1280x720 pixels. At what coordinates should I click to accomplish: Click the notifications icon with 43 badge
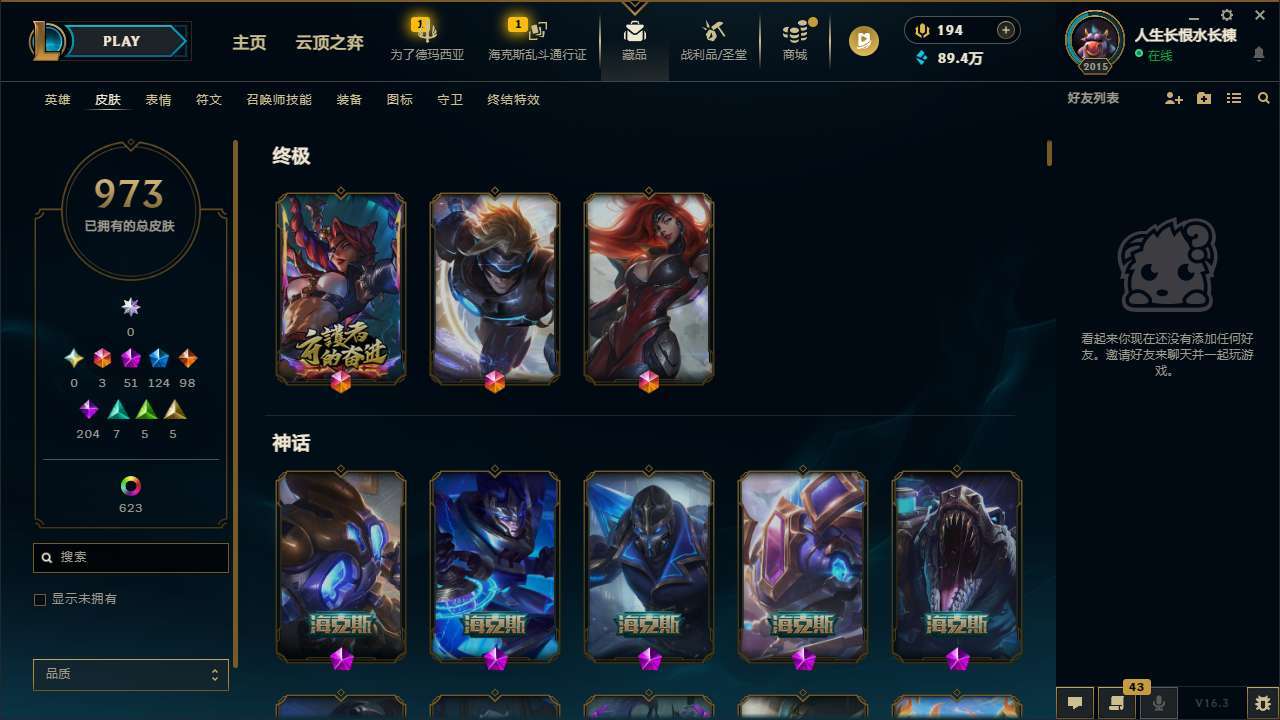click(1117, 703)
